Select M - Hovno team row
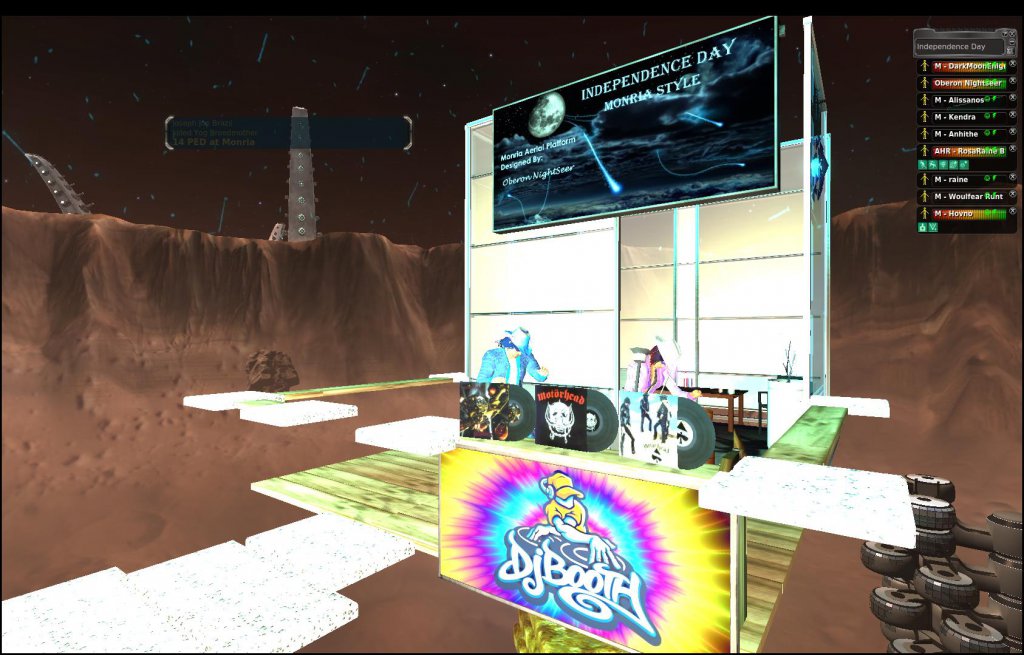This screenshot has height=655, width=1024. pyautogui.click(x=954, y=214)
